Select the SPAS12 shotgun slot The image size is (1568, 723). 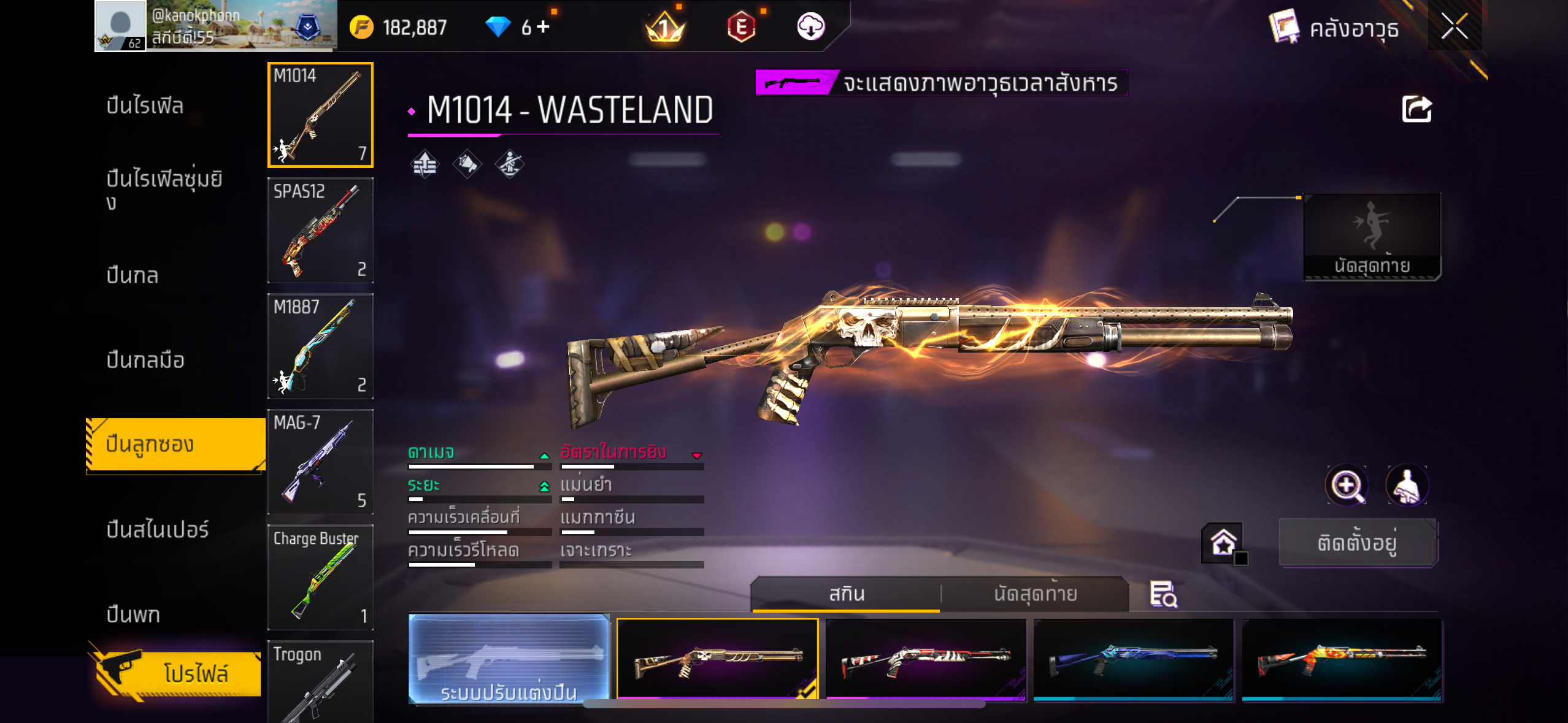coord(320,231)
